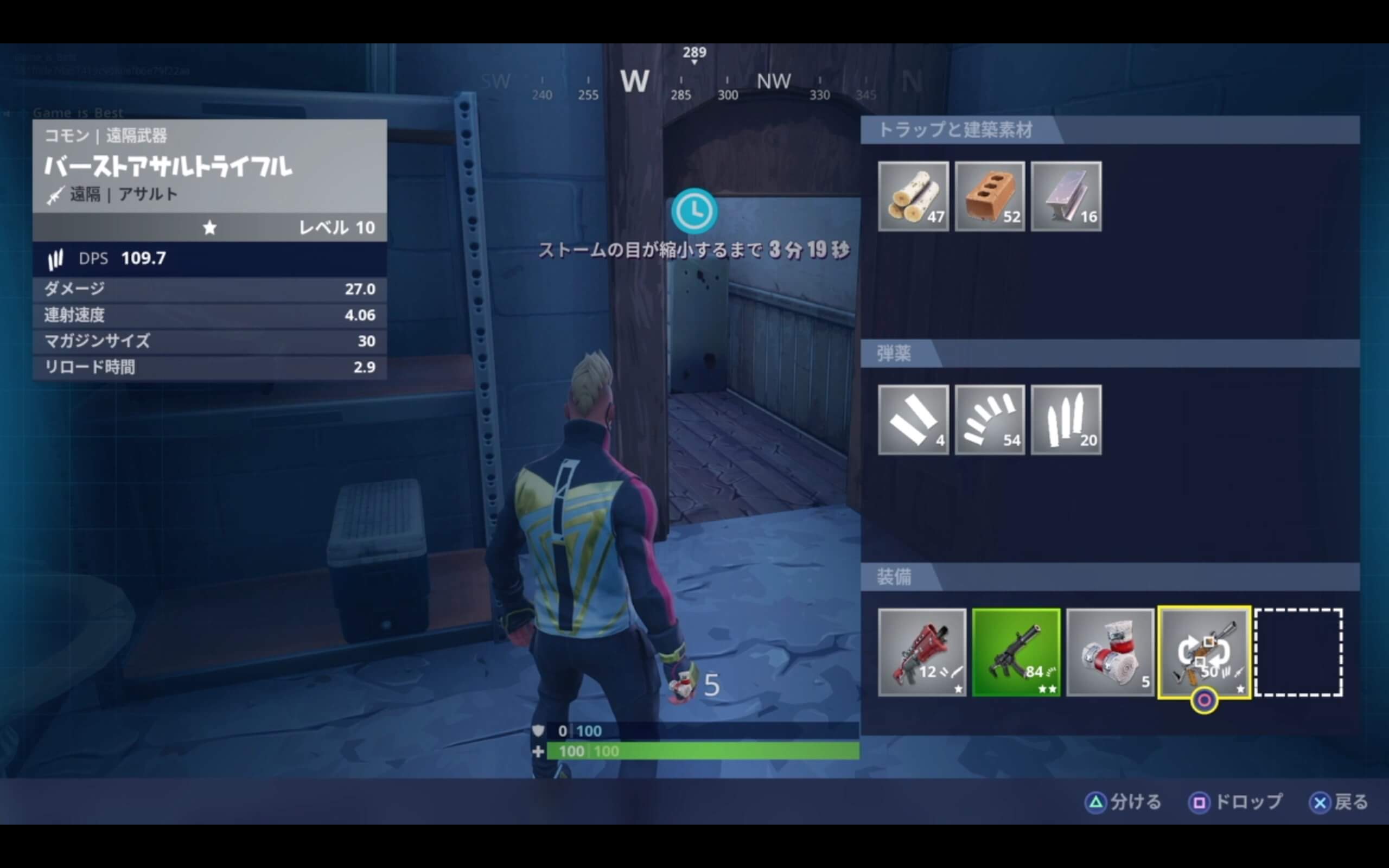Pick the green submachine gun slot

(1016, 652)
